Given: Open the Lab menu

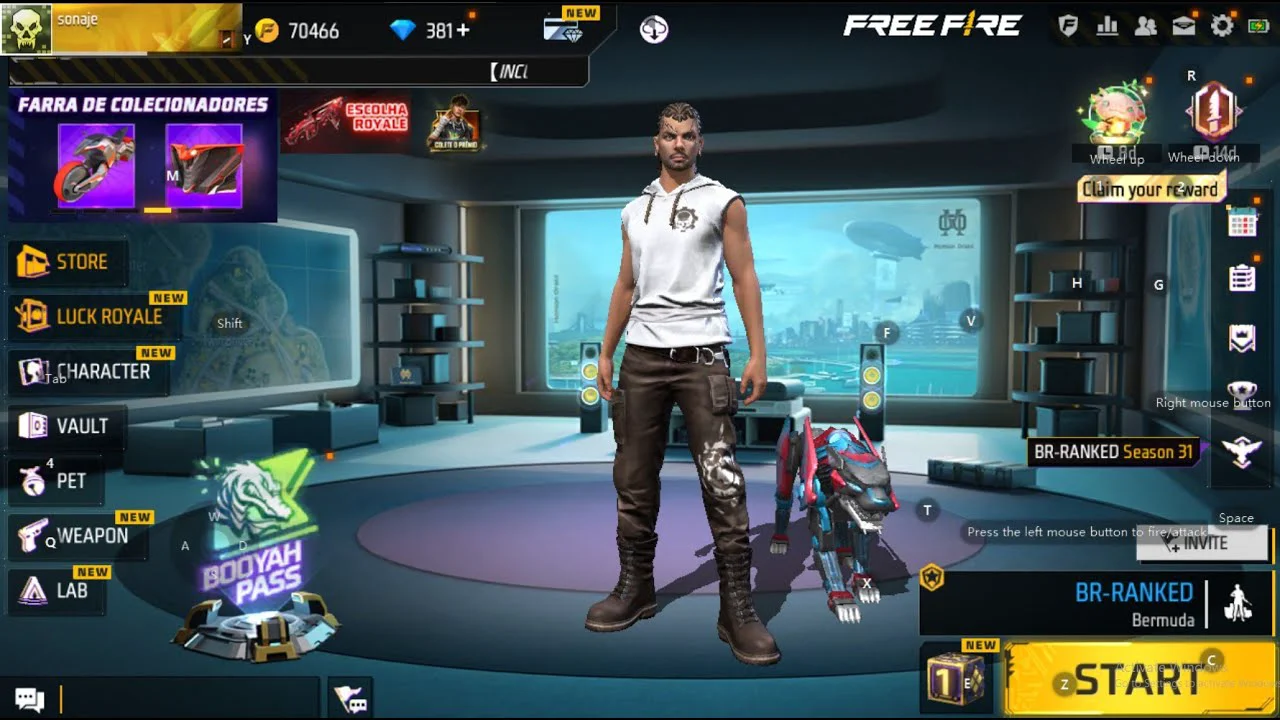Looking at the screenshot, I should tap(58, 591).
